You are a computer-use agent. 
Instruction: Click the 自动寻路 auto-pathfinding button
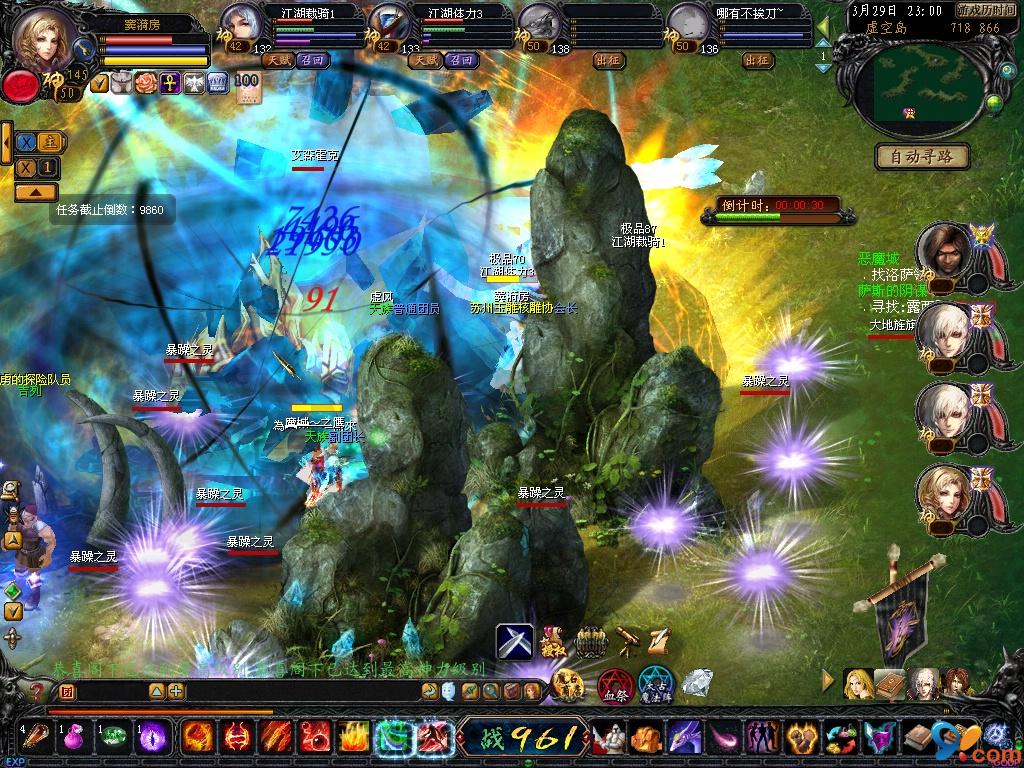(922, 156)
